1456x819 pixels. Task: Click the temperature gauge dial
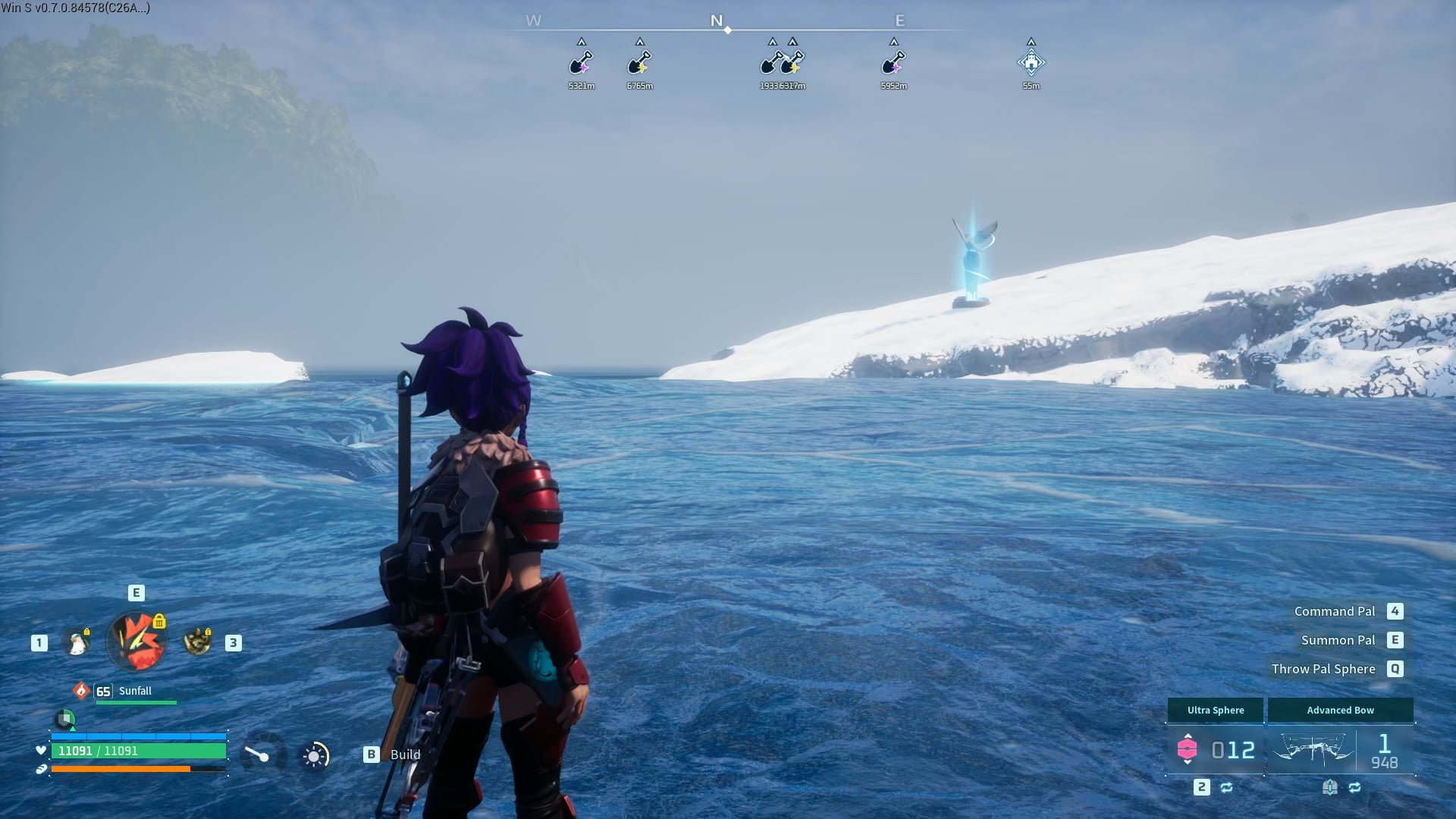[x=258, y=755]
